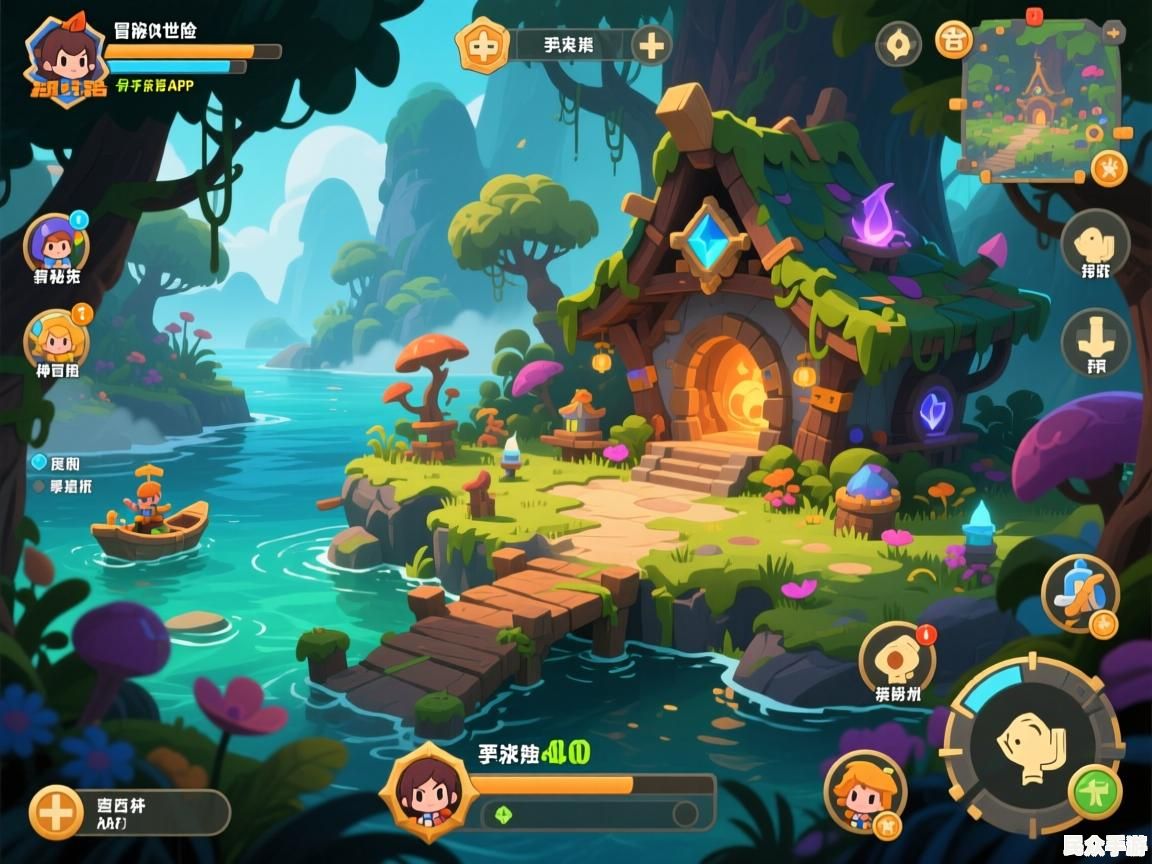Select the orange round icon left of minimap
Viewport: 1152px width, 864px height.
[x=954, y=40]
